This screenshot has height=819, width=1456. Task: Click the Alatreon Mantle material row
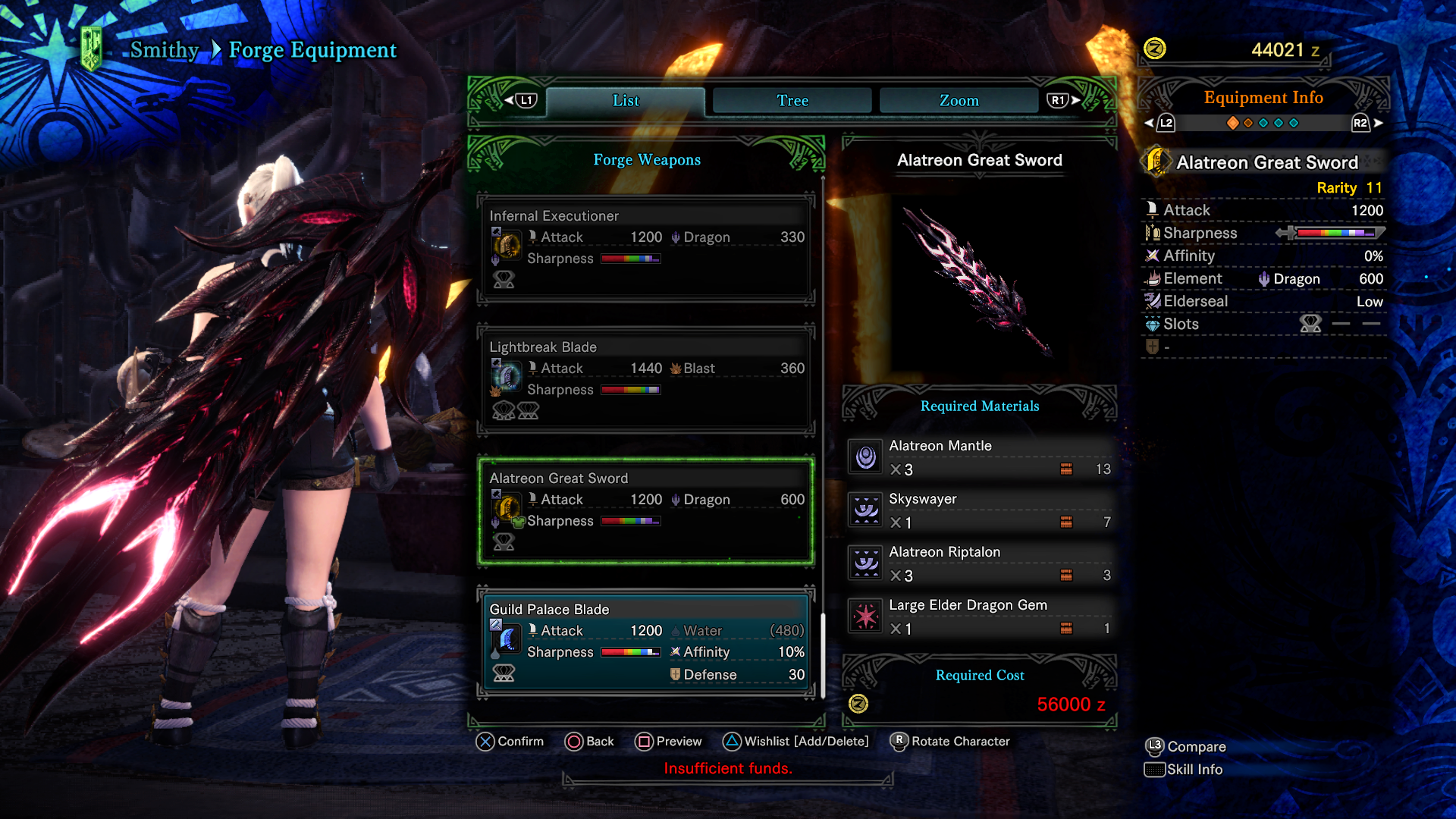[x=980, y=457]
